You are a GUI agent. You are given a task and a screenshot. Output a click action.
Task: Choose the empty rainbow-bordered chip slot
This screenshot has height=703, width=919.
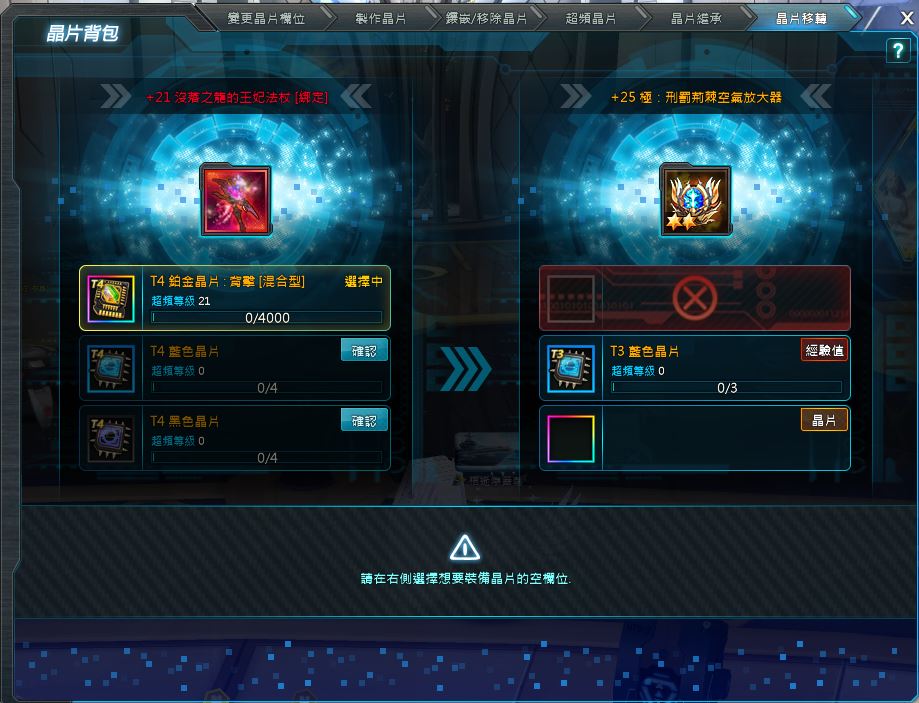click(571, 438)
